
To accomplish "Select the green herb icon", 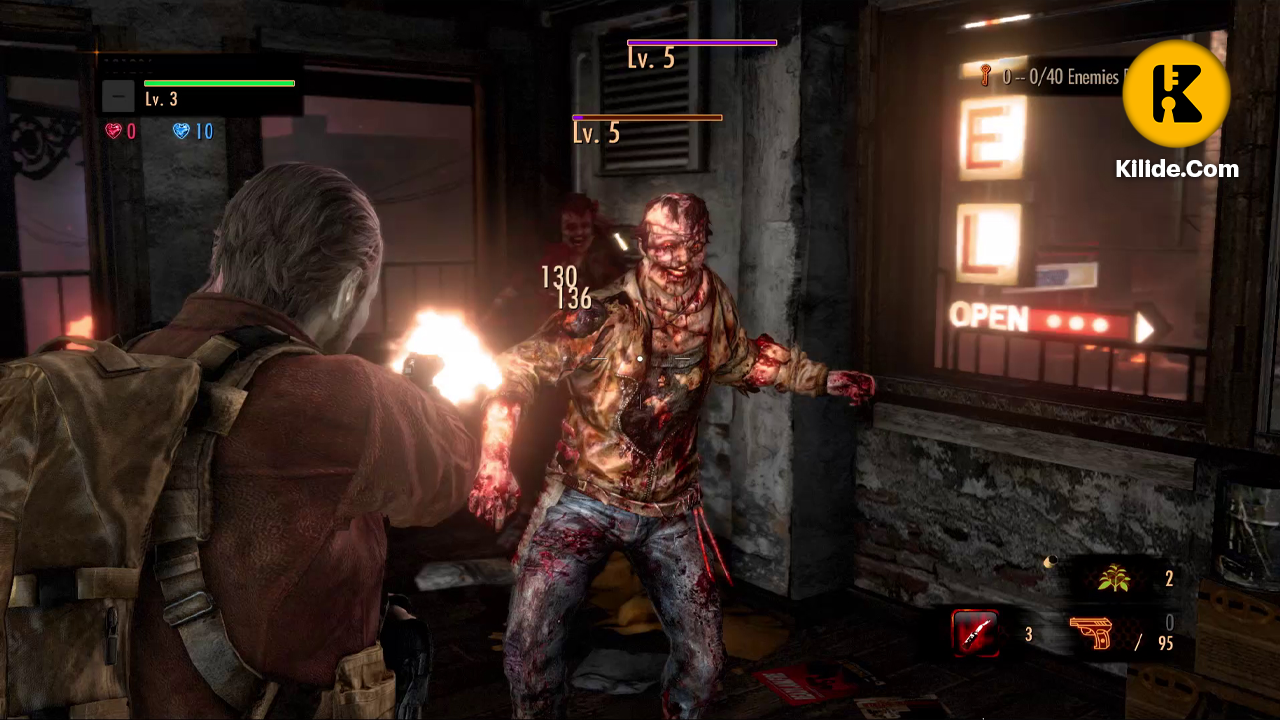I will [x=1113, y=578].
